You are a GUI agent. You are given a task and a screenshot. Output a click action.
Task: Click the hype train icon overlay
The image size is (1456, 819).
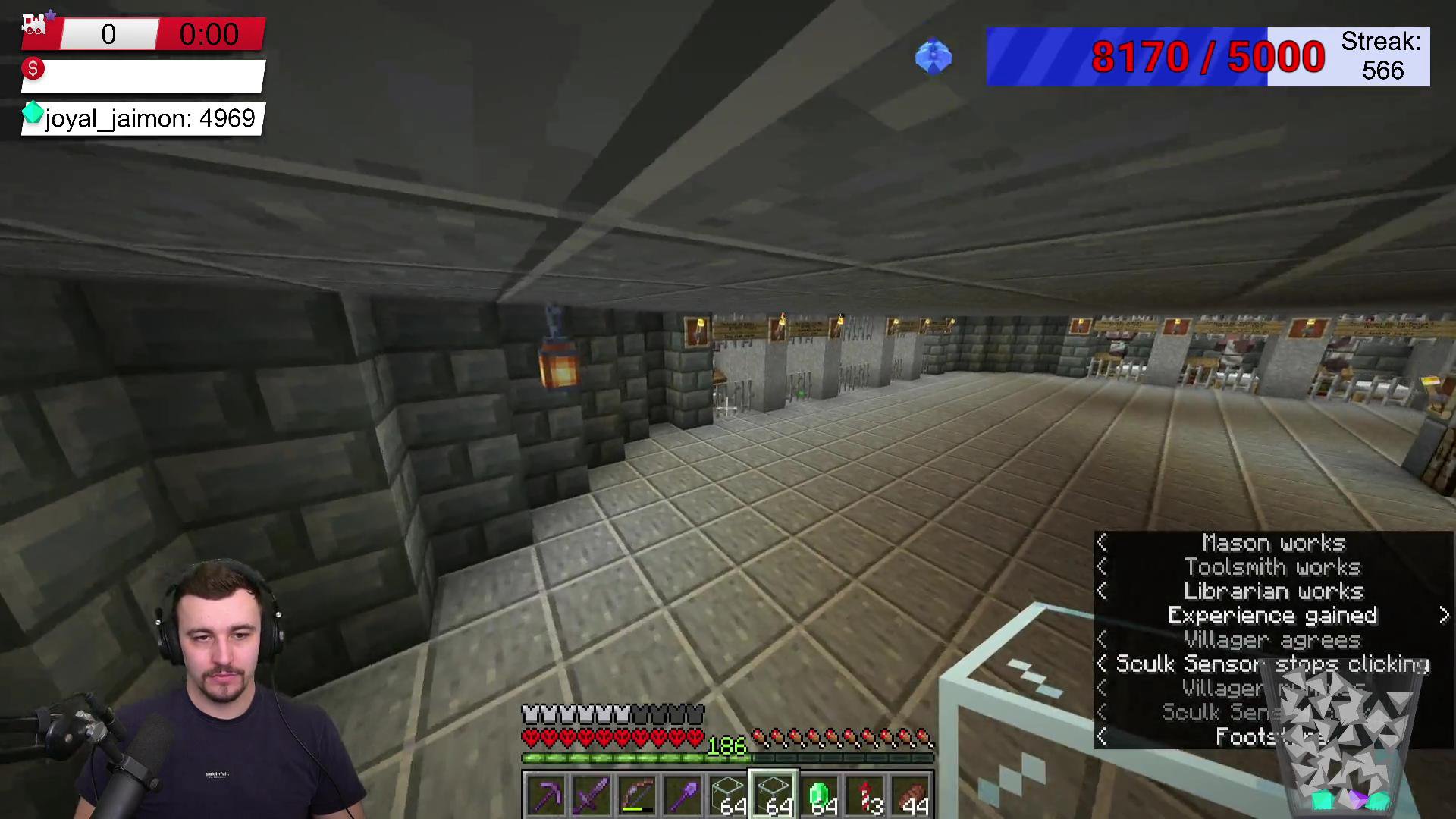(x=36, y=24)
